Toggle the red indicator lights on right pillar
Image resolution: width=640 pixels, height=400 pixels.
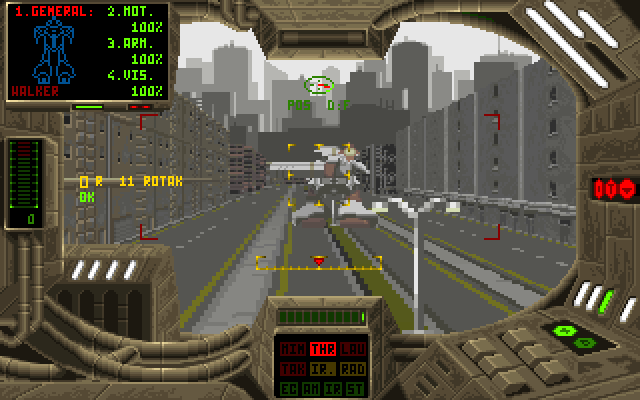(x=612, y=187)
